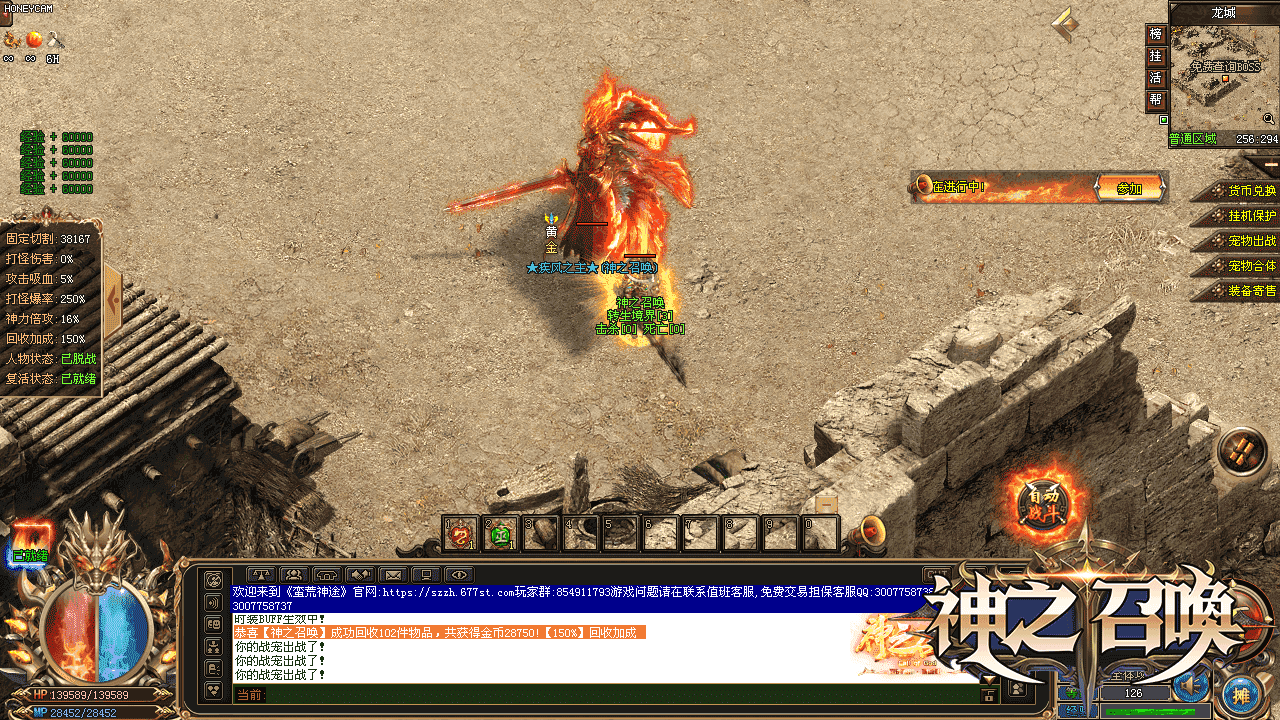The height and width of the screenshot is (720, 1280).
Task: Toggle the blue speaker sound button
Action: coord(1190,685)
